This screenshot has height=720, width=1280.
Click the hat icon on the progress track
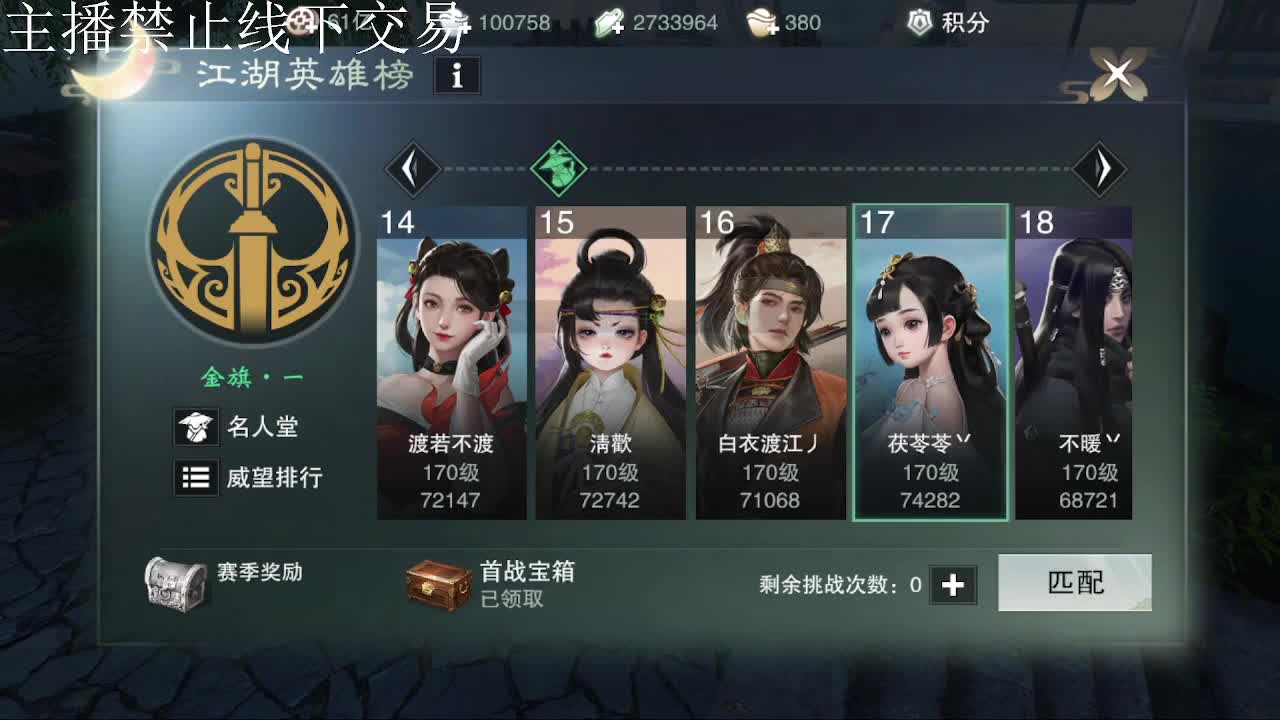[x=559, y=168]
